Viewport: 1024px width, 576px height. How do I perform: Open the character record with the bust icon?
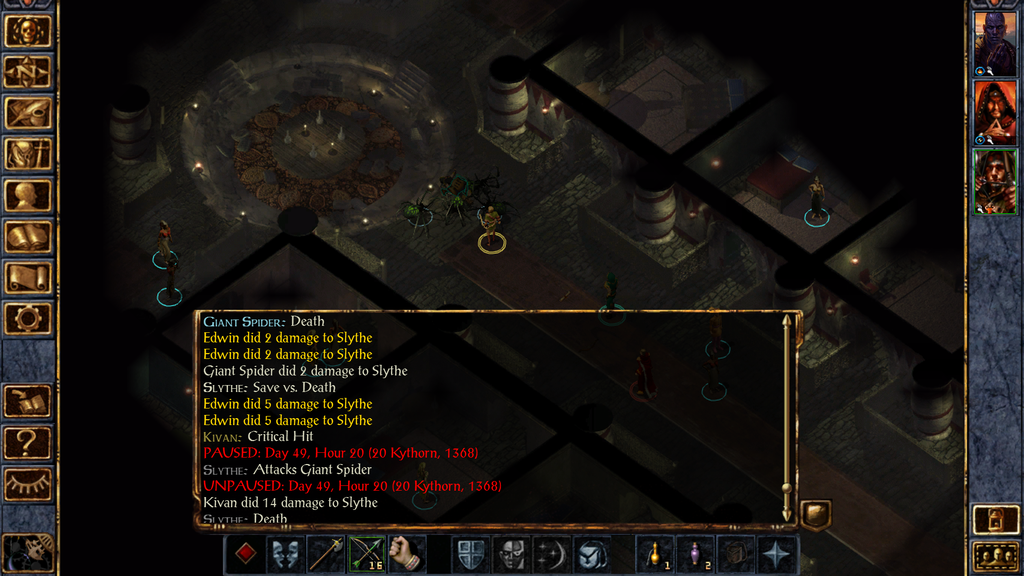[x=27, y=195]
